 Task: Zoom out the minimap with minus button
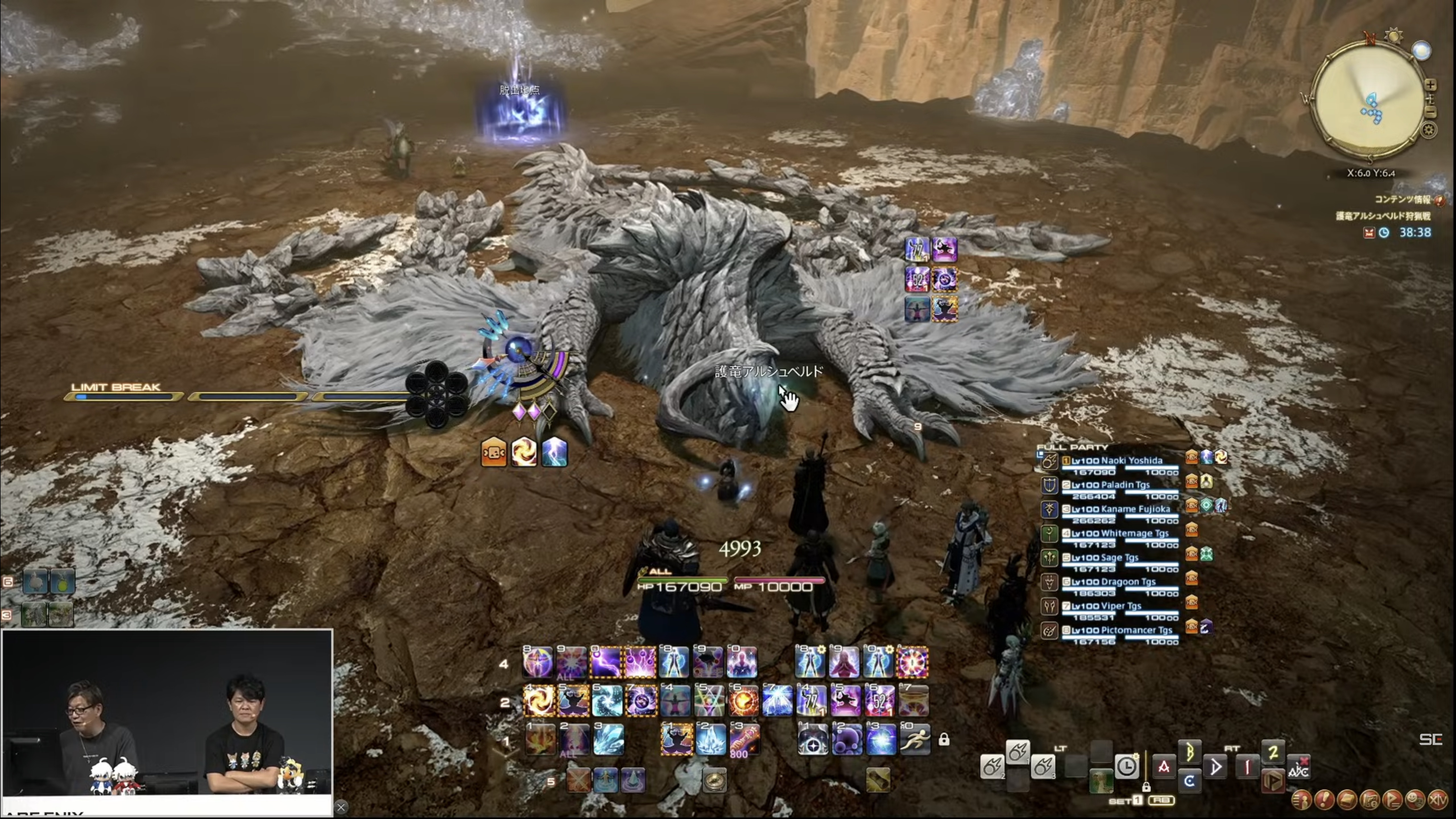pos(1431,113)
